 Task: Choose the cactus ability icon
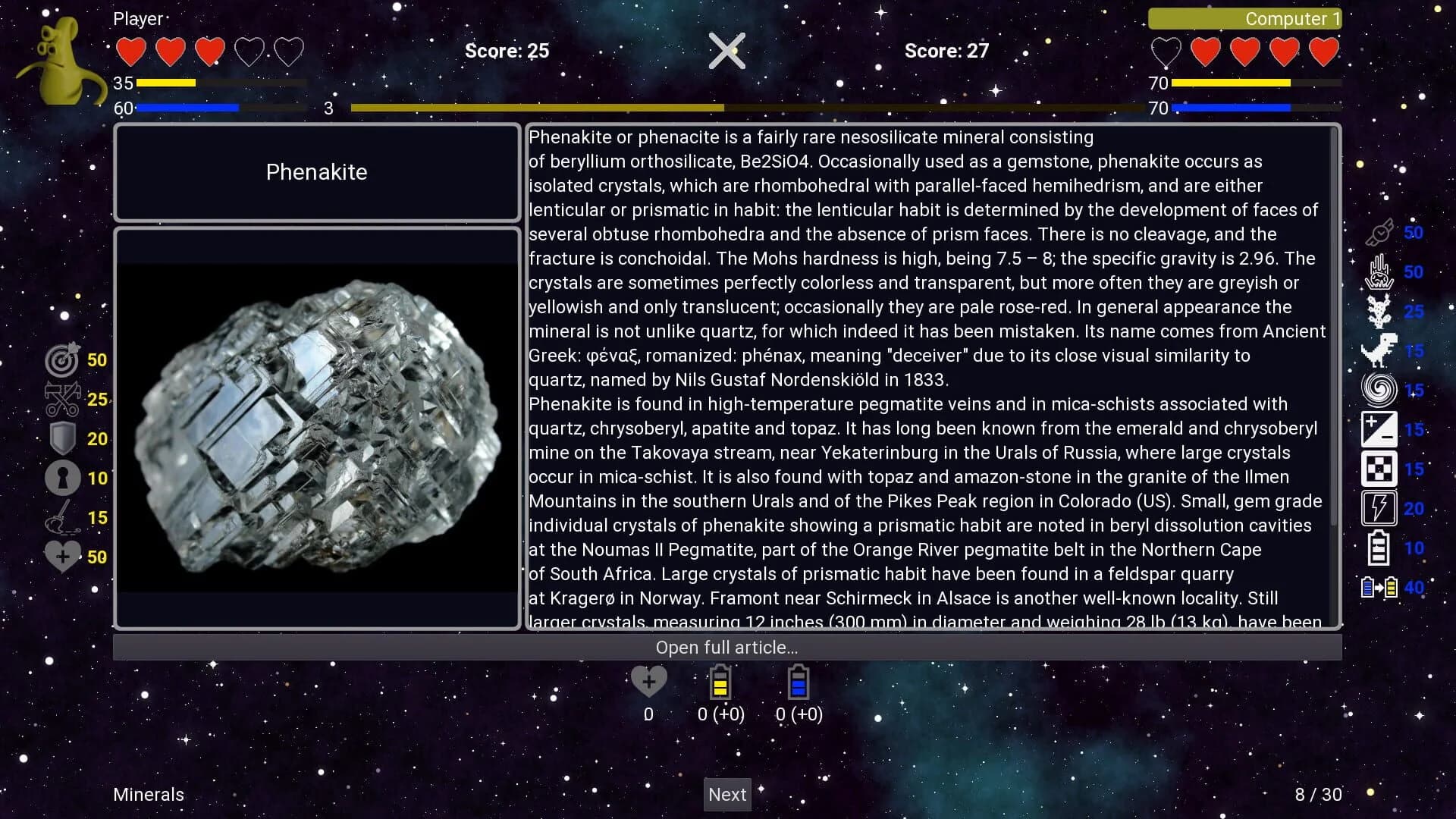(x=1379, y=312)
